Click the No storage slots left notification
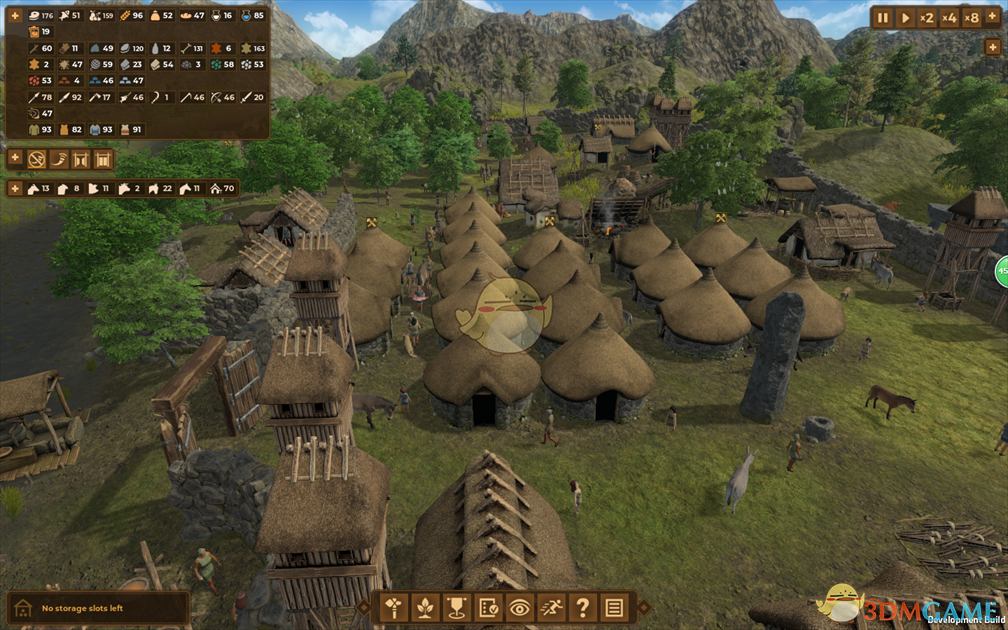Screen dimensions: 1008x630 97,608
